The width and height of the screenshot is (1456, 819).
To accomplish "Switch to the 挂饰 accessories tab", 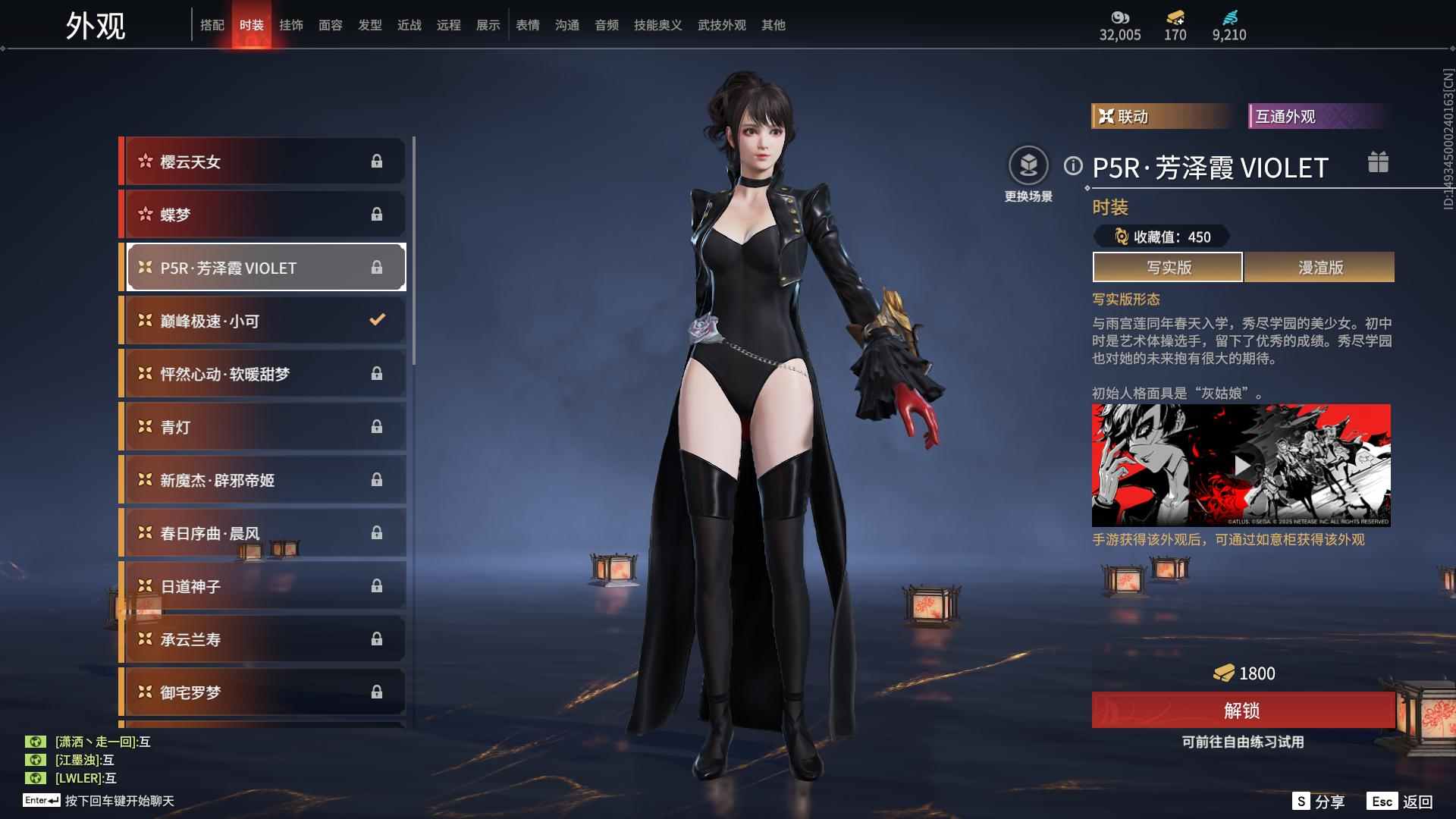I will pyautogui.click(x=291, y=25).
